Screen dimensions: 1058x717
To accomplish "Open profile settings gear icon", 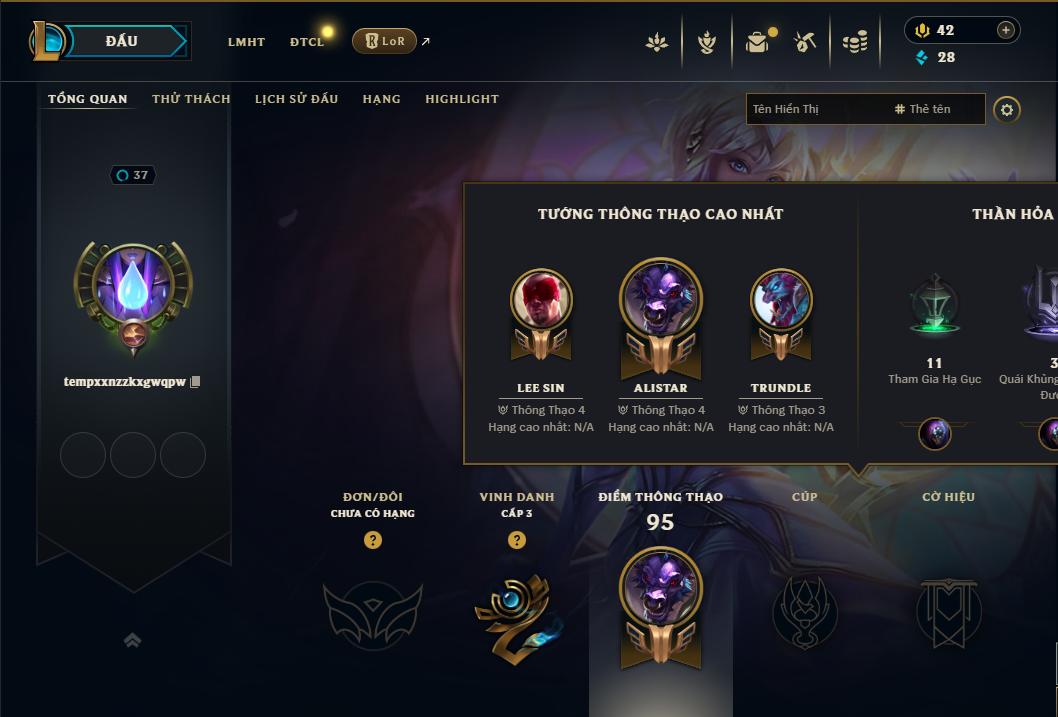I will pyautogui.click(x=1007, y=110).
